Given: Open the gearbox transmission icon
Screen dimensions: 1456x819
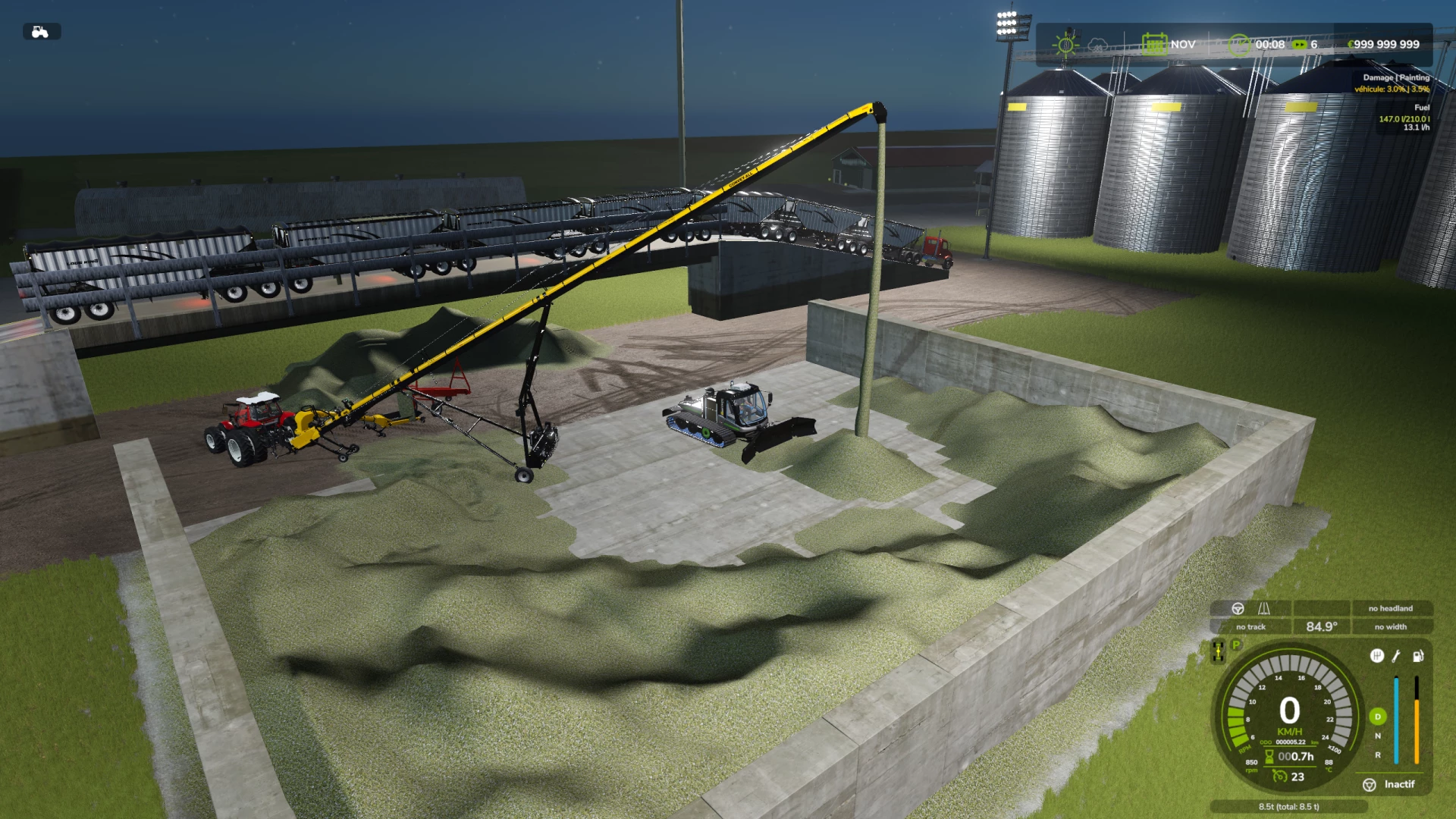Looking at the screenshot, I should pyautogui.click(x=1377, y=656).
